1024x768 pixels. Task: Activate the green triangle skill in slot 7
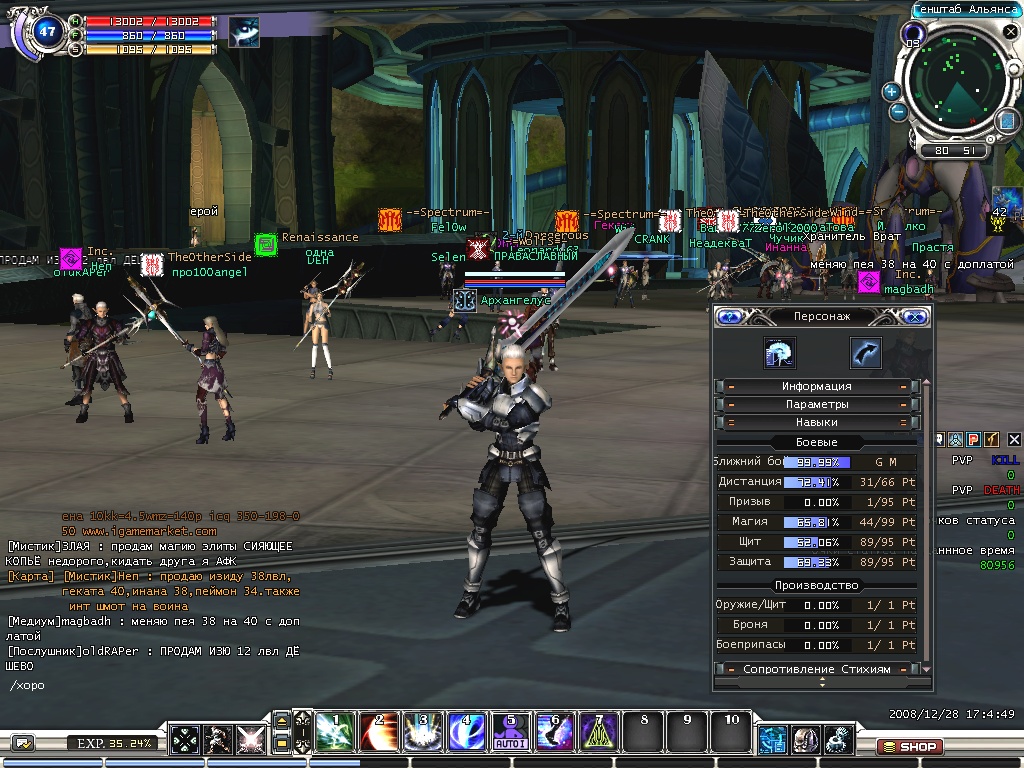pyautogui.click(x=598, y=732)
